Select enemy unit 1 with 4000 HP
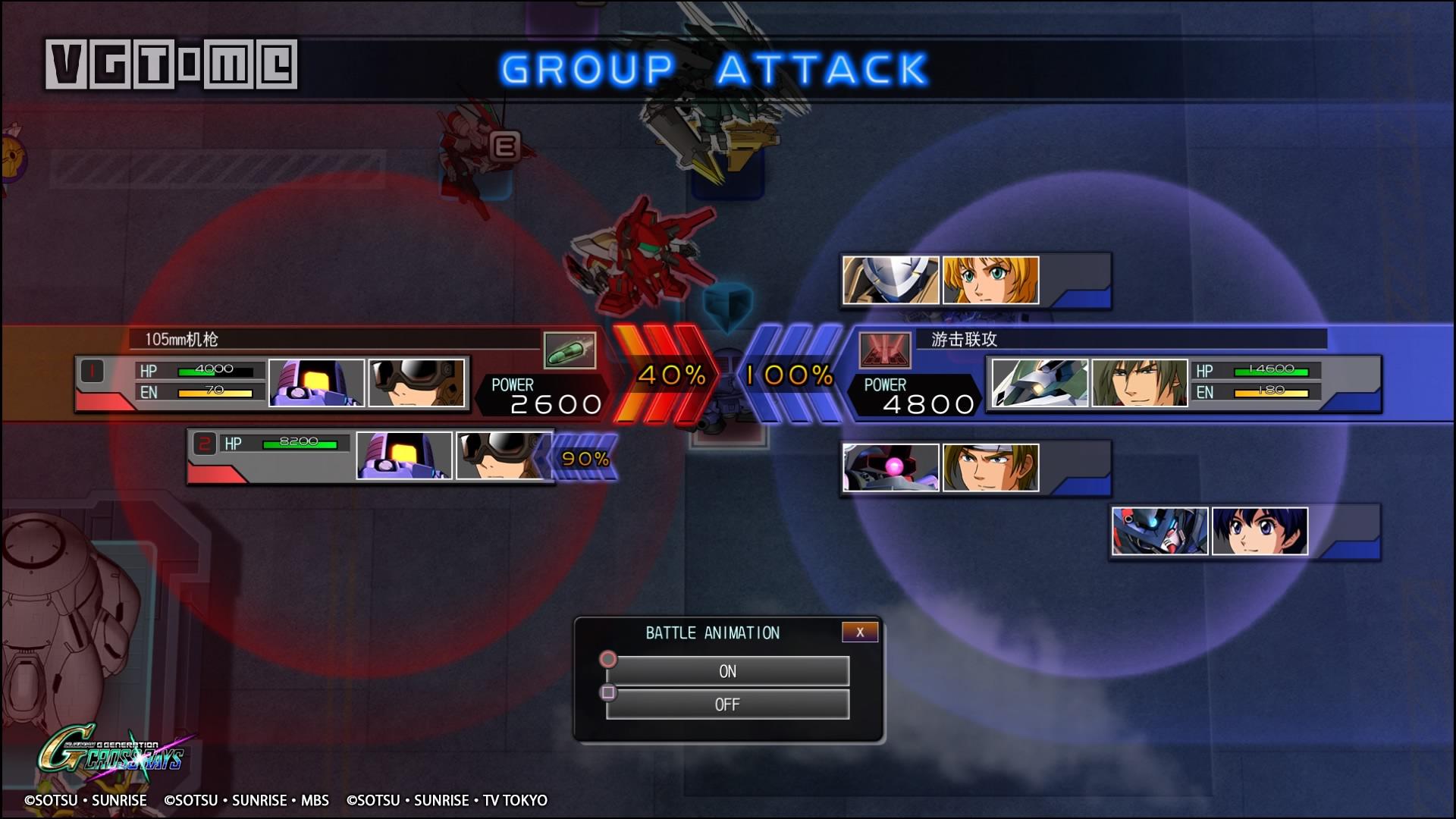 coord(273,384)
